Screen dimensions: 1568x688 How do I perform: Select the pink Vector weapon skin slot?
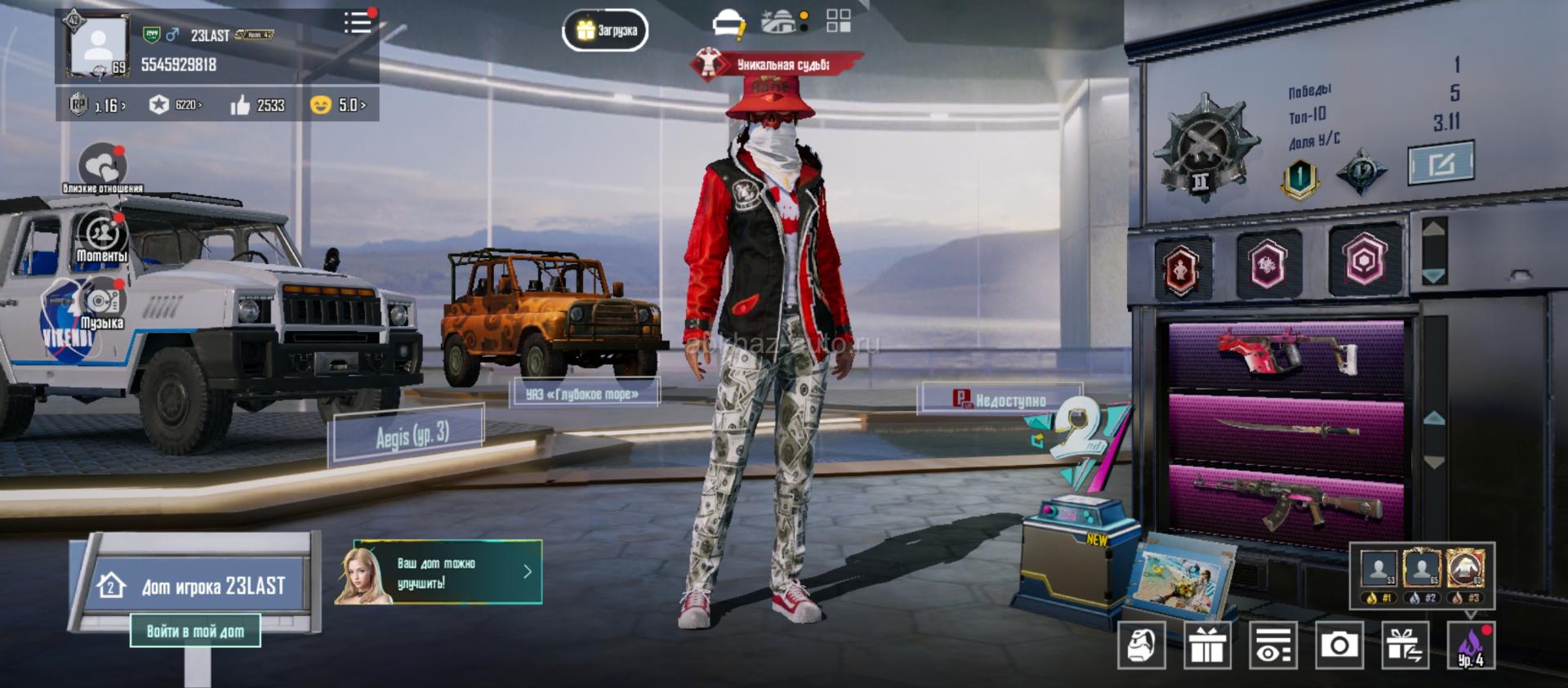pyautogui.click(x=1286, y=354)
